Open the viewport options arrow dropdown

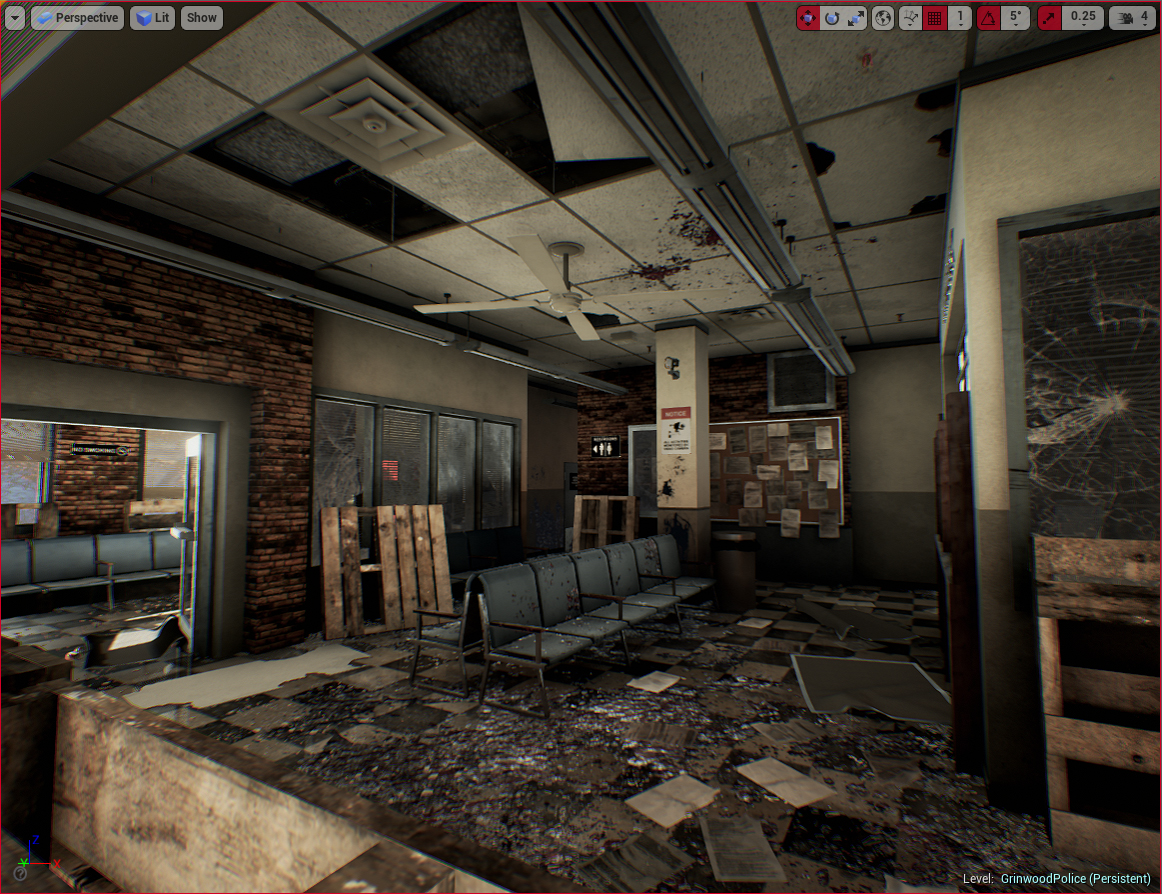click(14, 17)
